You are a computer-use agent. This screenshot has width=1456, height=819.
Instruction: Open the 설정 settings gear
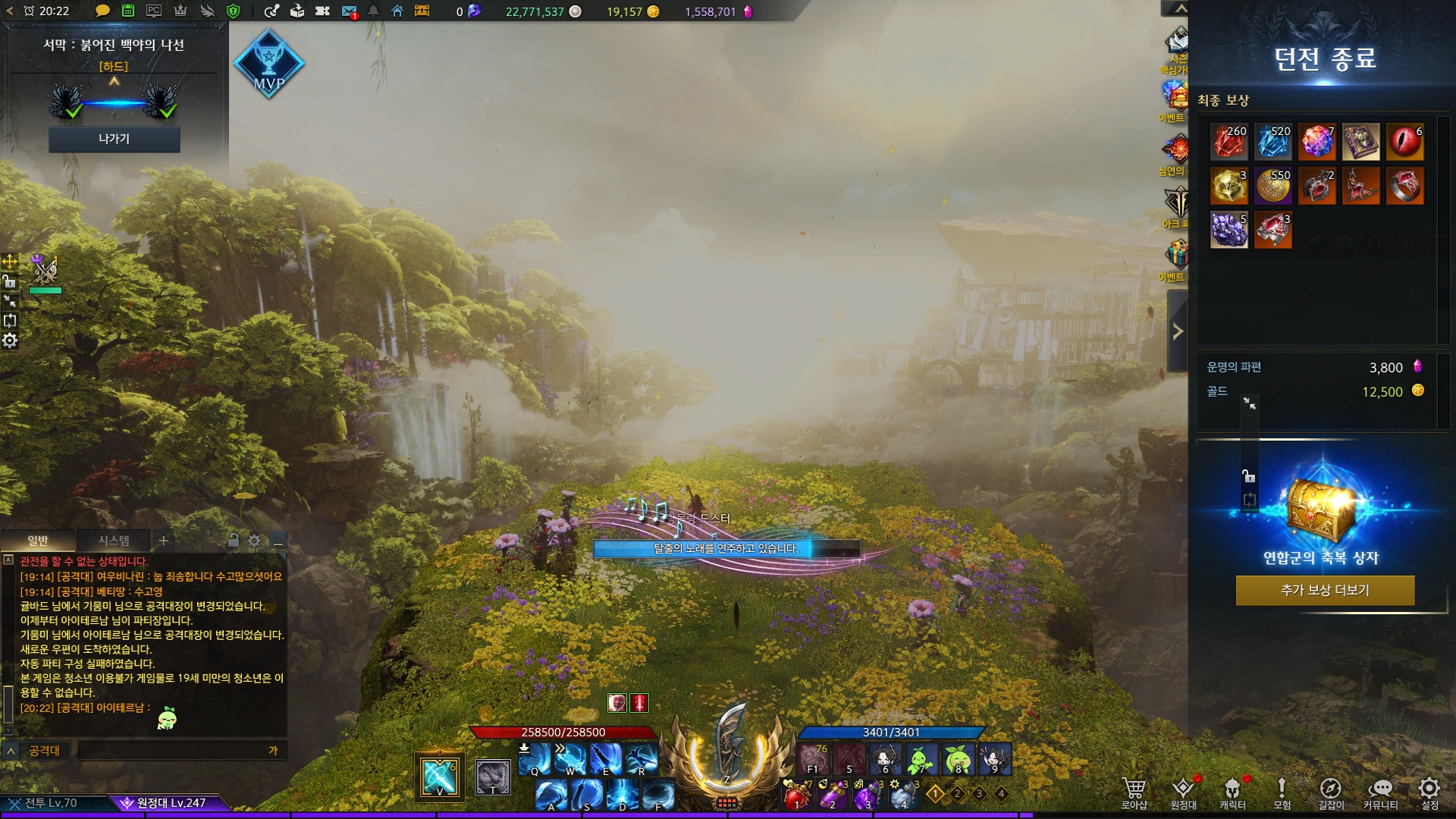(1429, 791)
